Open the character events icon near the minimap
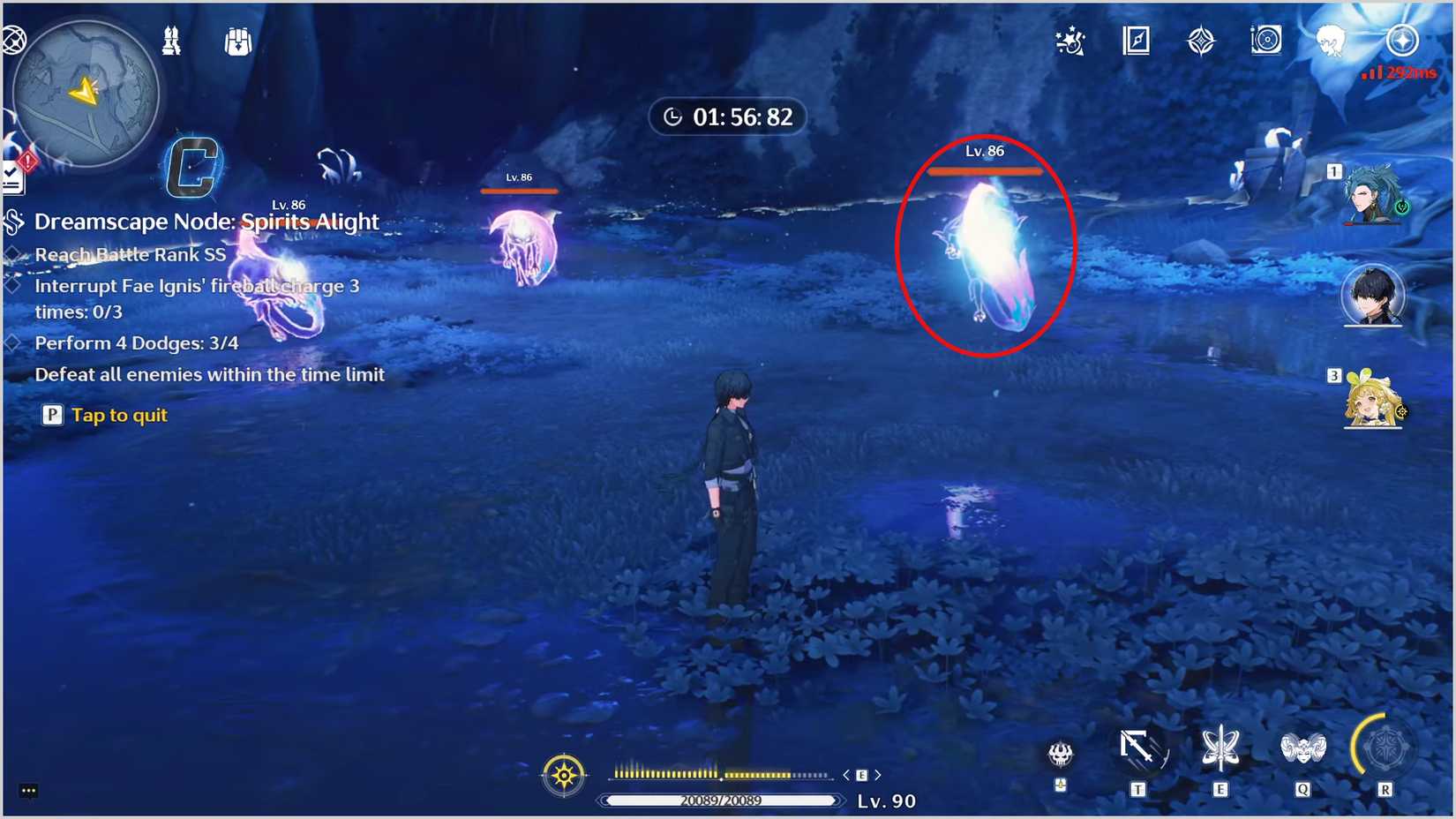This screenshot has height=819, width=1456. click(172, 40)
